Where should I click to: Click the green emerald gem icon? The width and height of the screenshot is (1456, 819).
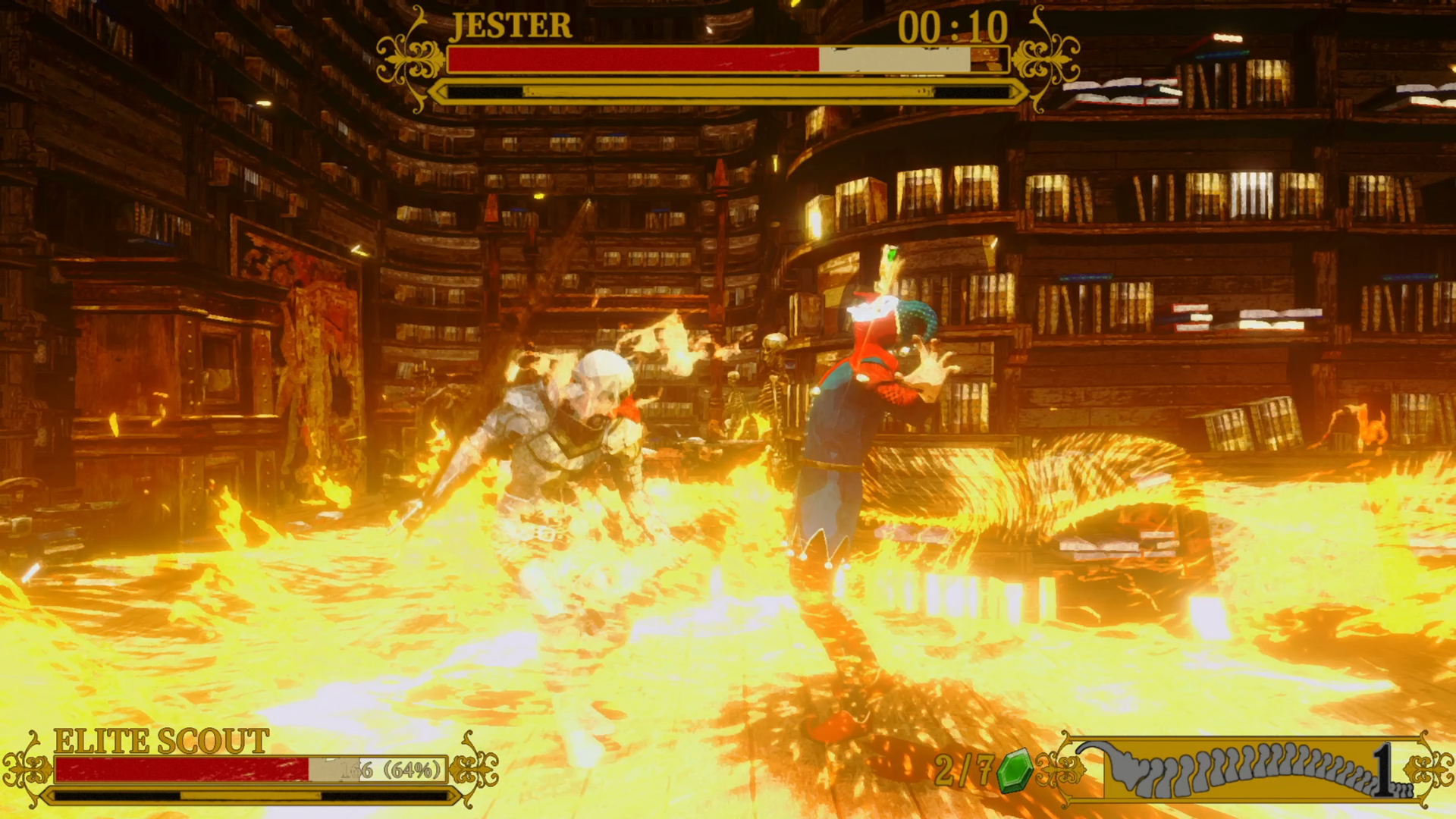(1014, 770)
